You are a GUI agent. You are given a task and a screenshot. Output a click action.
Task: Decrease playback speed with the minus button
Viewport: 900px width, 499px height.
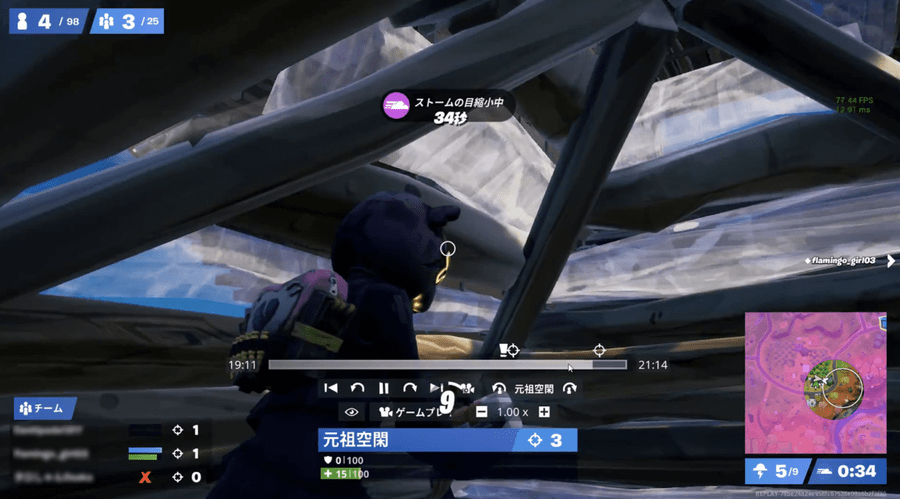click(481, 412)
